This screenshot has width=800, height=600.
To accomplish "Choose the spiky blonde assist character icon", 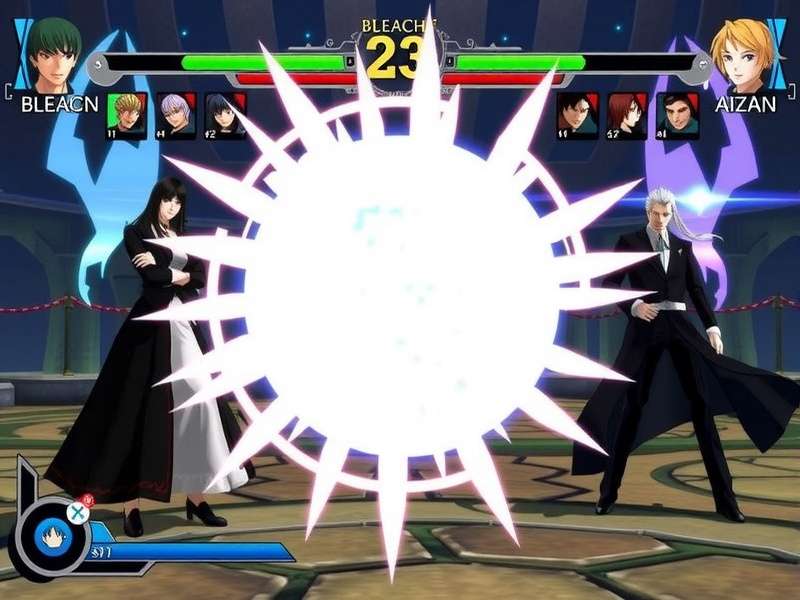I will coord(127,115).
